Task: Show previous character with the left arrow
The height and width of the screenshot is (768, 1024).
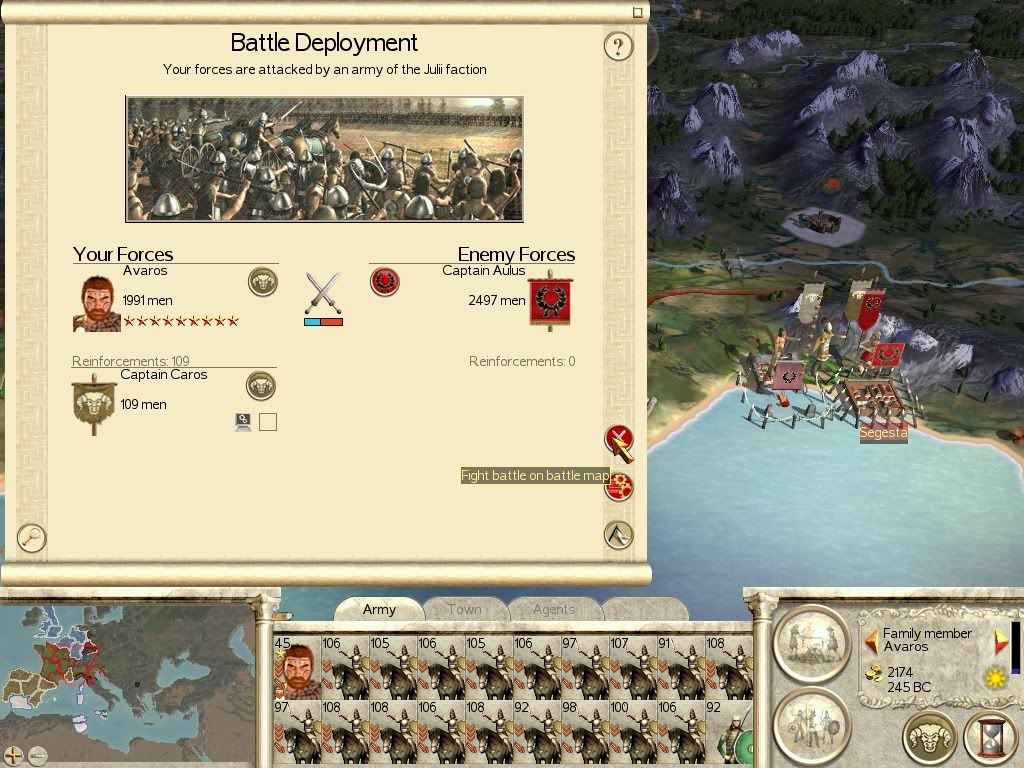Action: (x=871, y=640)
